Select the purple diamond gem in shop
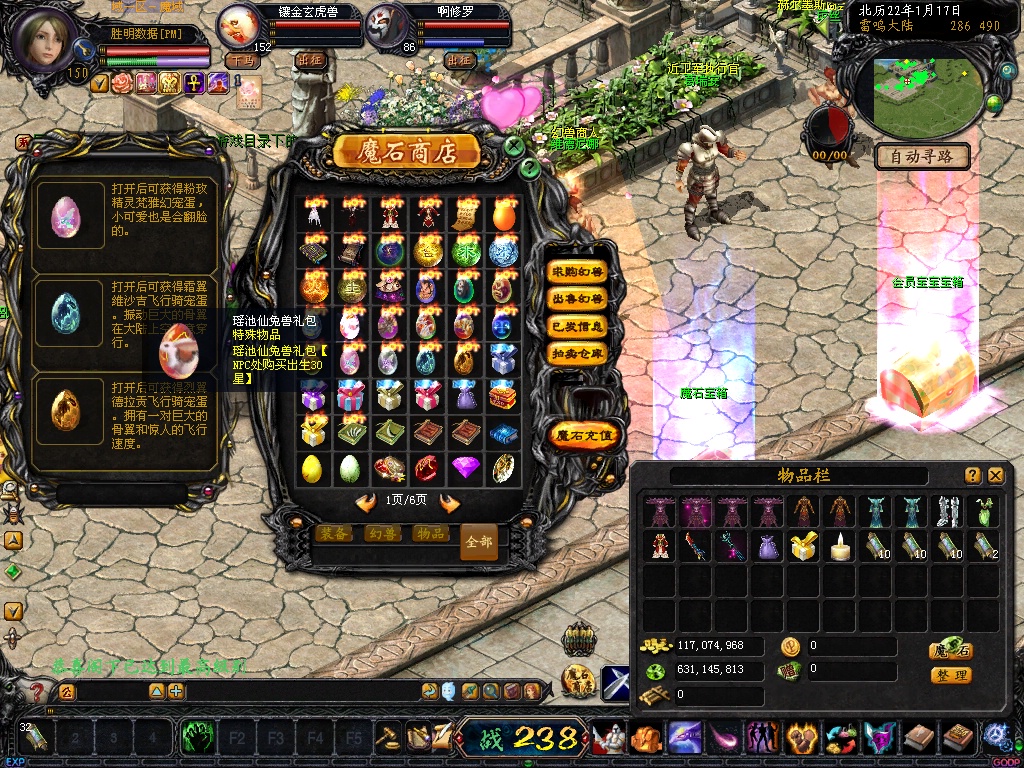The width and height of the screenshot is (1024, 768). (x=465, y=467)
